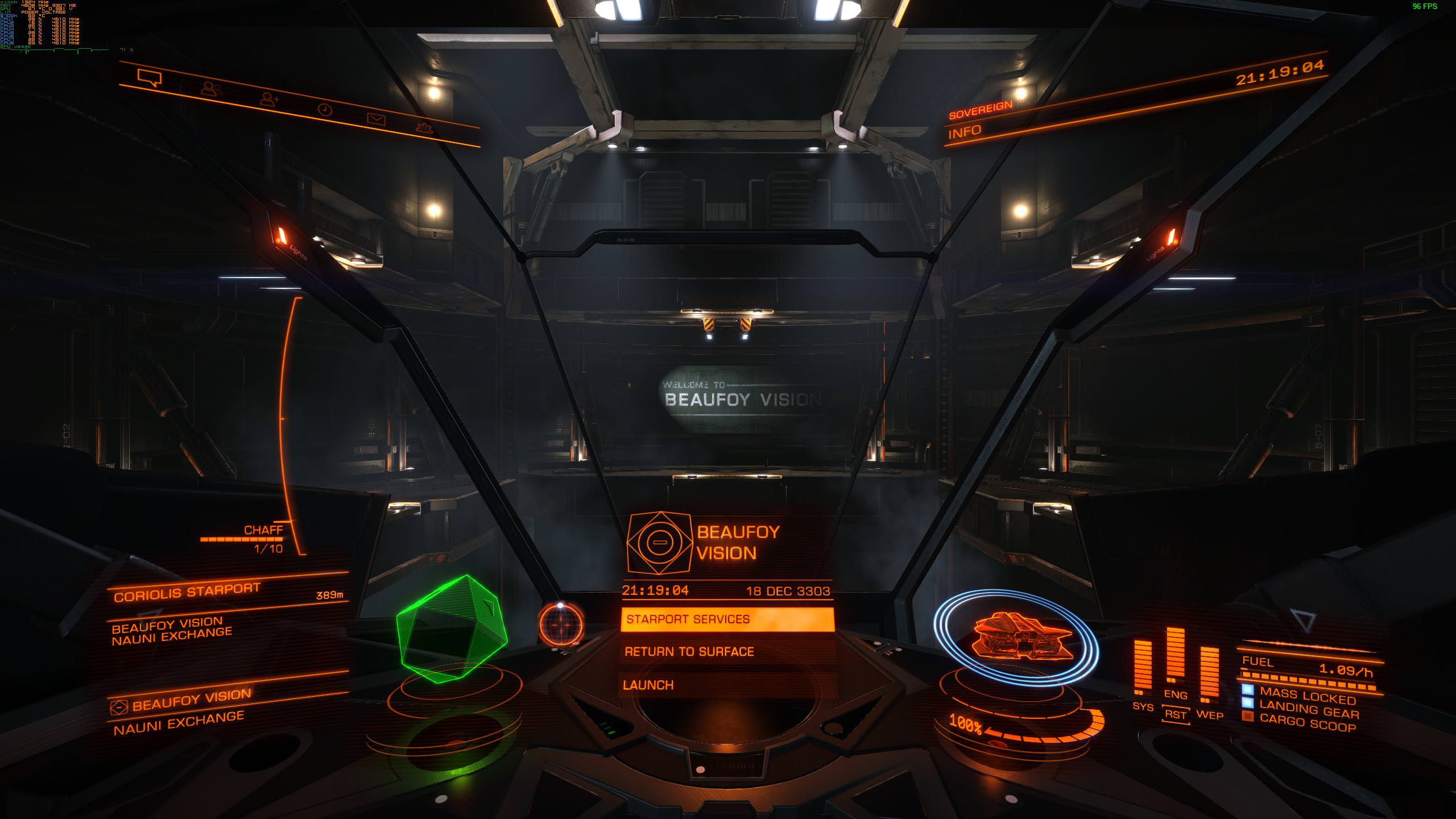Image resolution: width=1456 pixels, height=819 pixels.
Task: Open the Info panel entry
Action: [x=965, y=131]
